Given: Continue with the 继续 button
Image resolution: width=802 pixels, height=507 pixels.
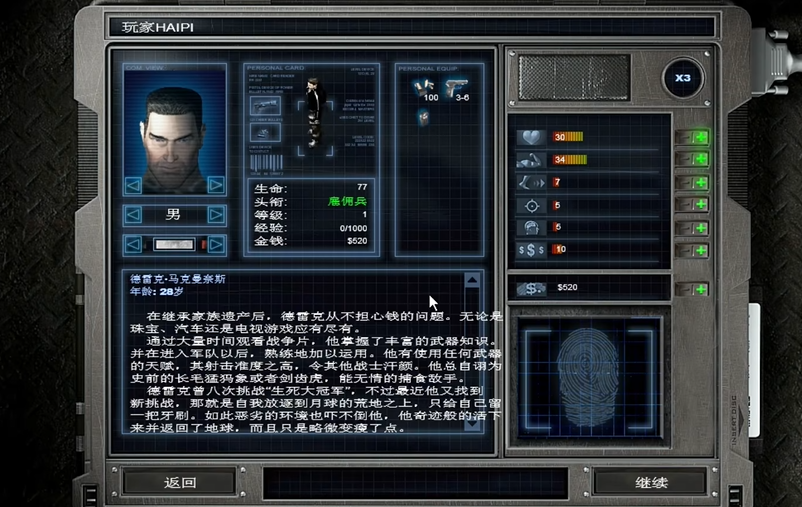Looking at the screenshot, I should click(x=650, y=482).
